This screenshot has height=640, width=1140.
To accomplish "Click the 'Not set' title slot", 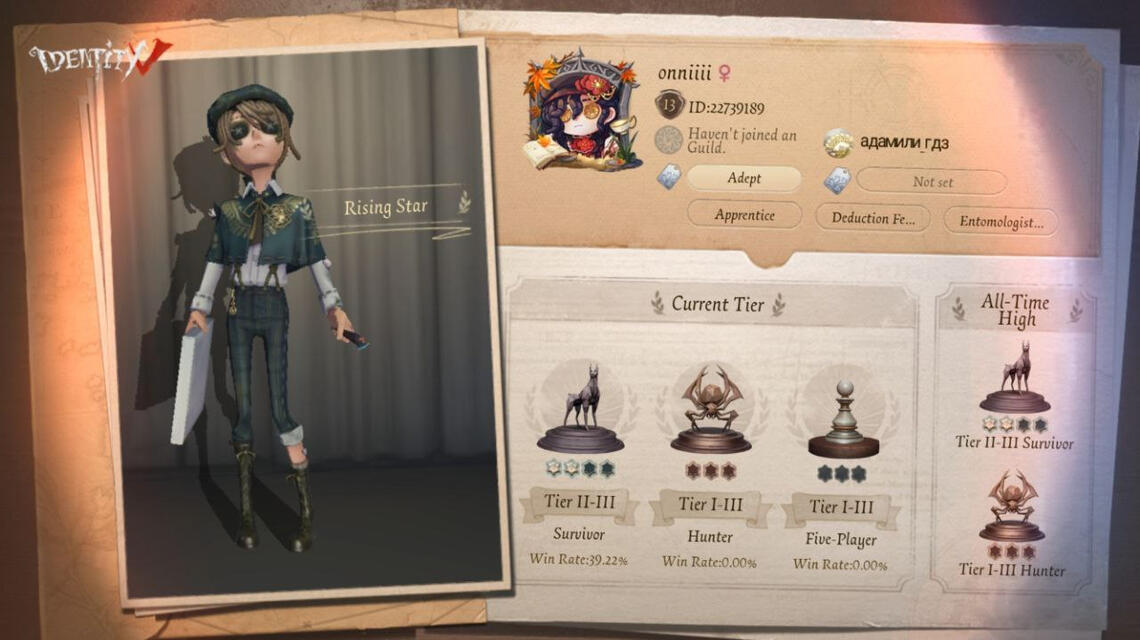I will pos(931,181).
